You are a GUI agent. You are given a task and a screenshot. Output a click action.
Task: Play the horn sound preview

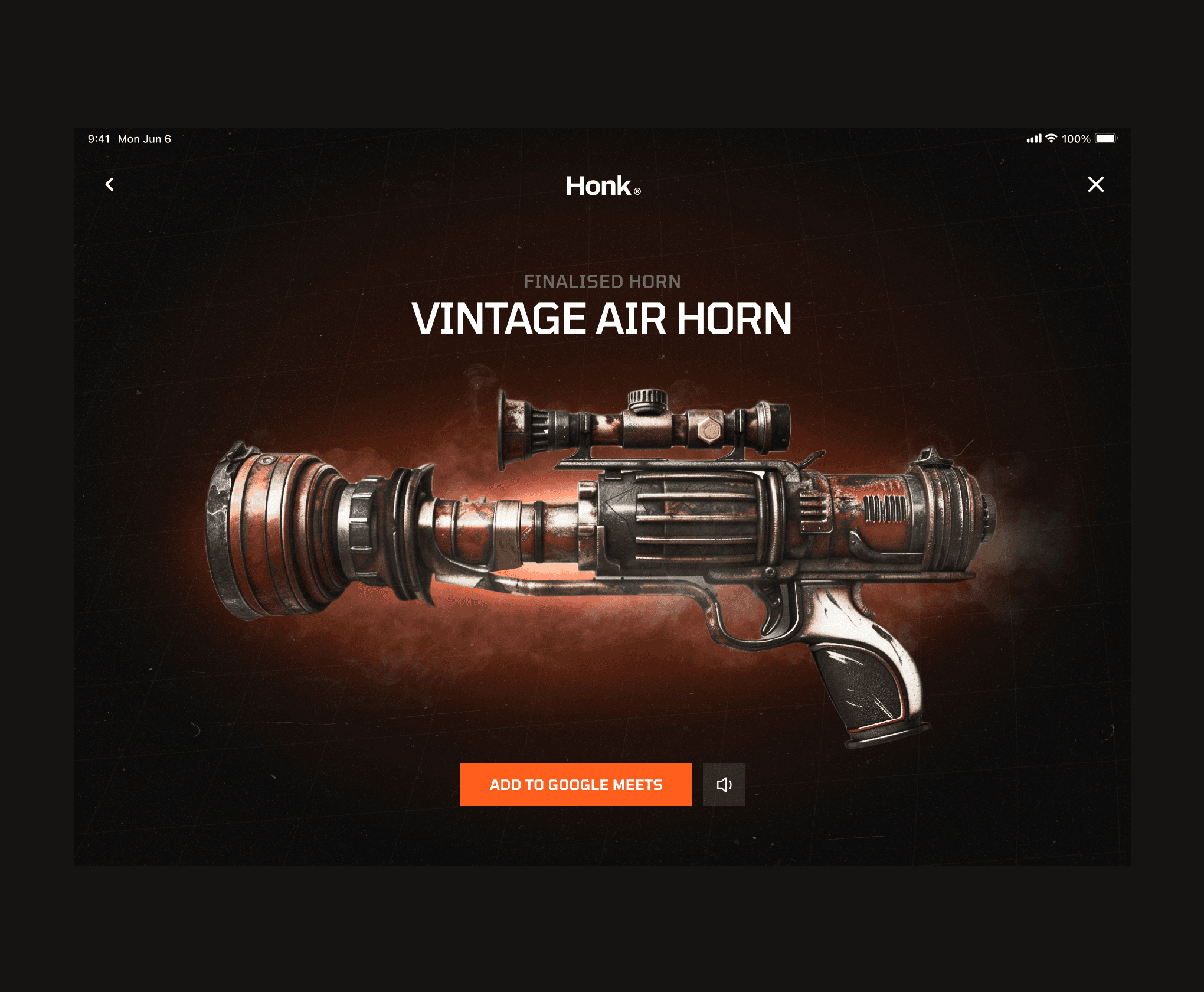724,785
